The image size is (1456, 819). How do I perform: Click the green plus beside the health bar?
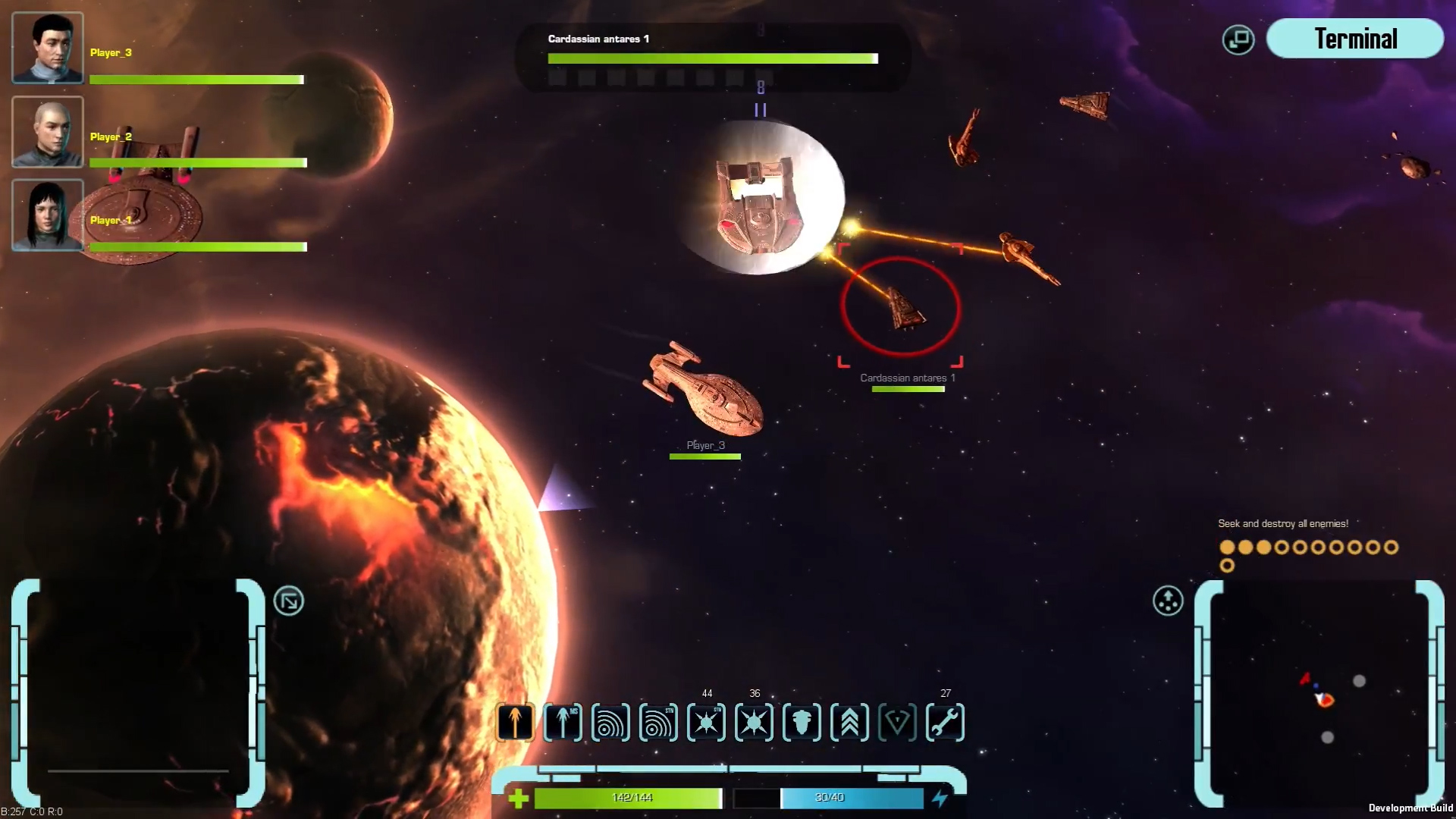pyautogui.click(x=519, y=797)
